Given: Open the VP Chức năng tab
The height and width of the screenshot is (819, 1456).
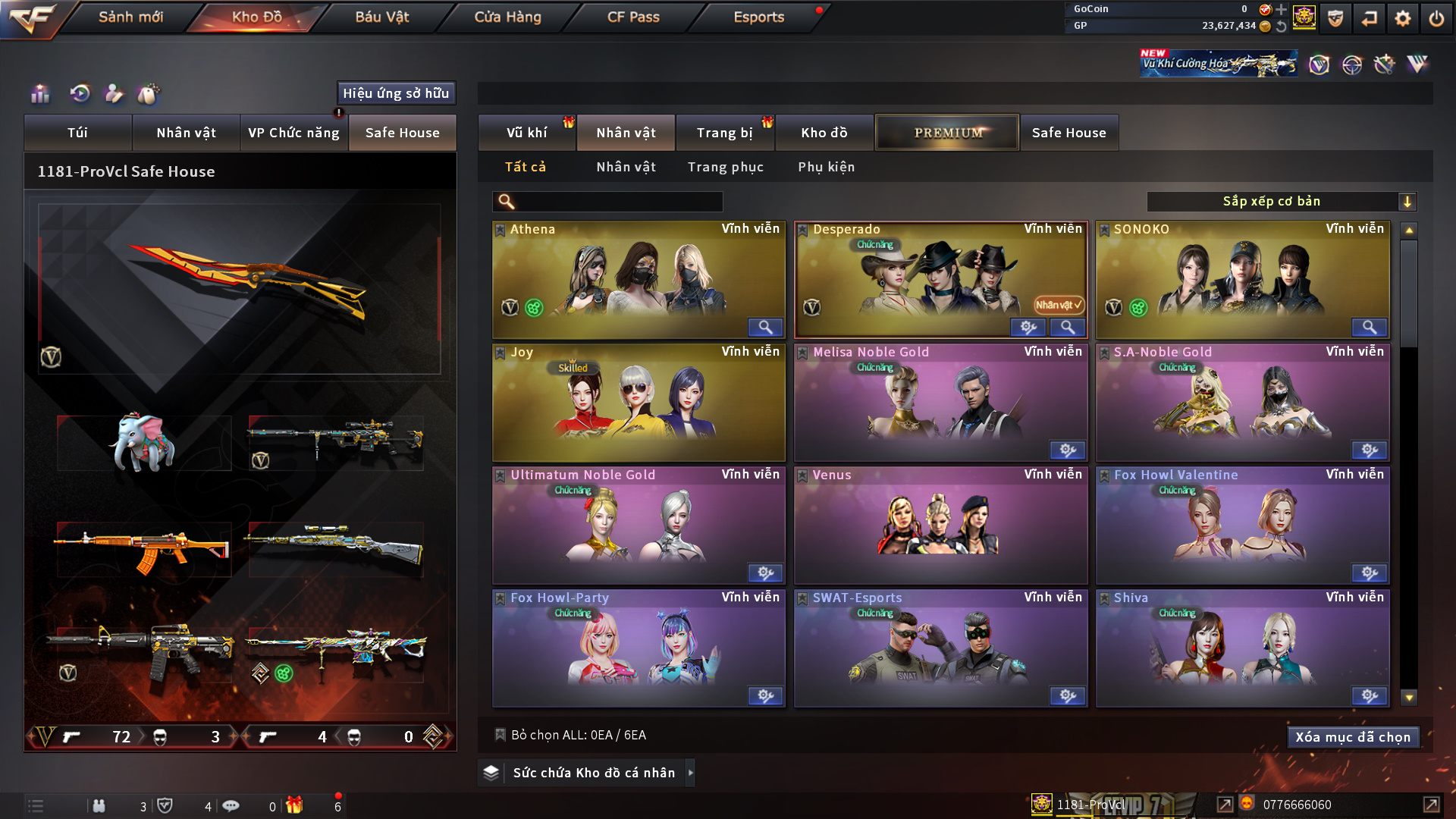Looking at the screenshot, I should 293,133.
